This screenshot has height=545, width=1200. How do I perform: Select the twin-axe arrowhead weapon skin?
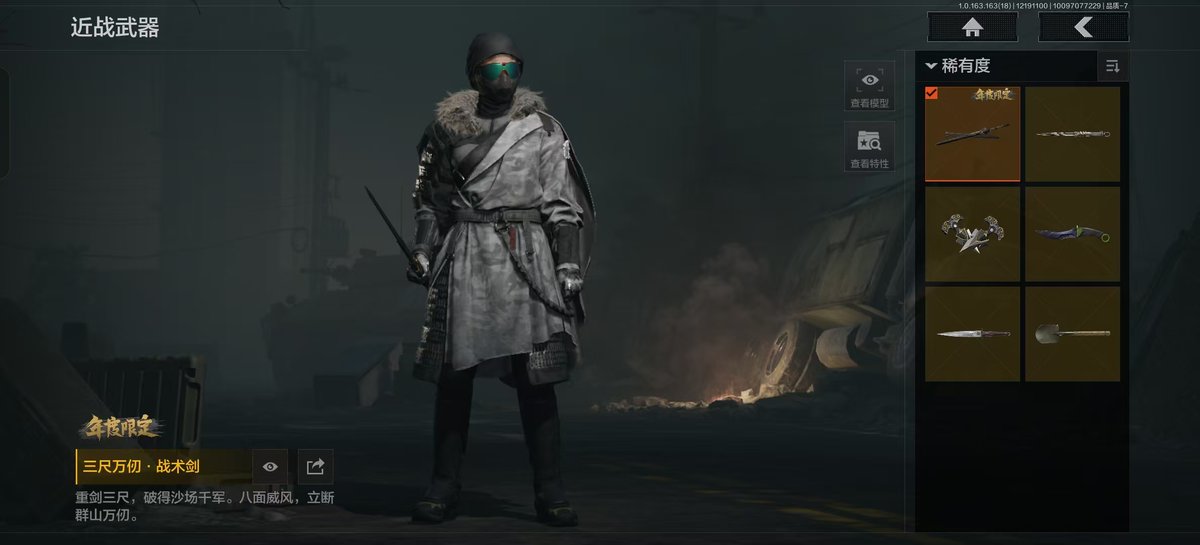coord(972,234)
